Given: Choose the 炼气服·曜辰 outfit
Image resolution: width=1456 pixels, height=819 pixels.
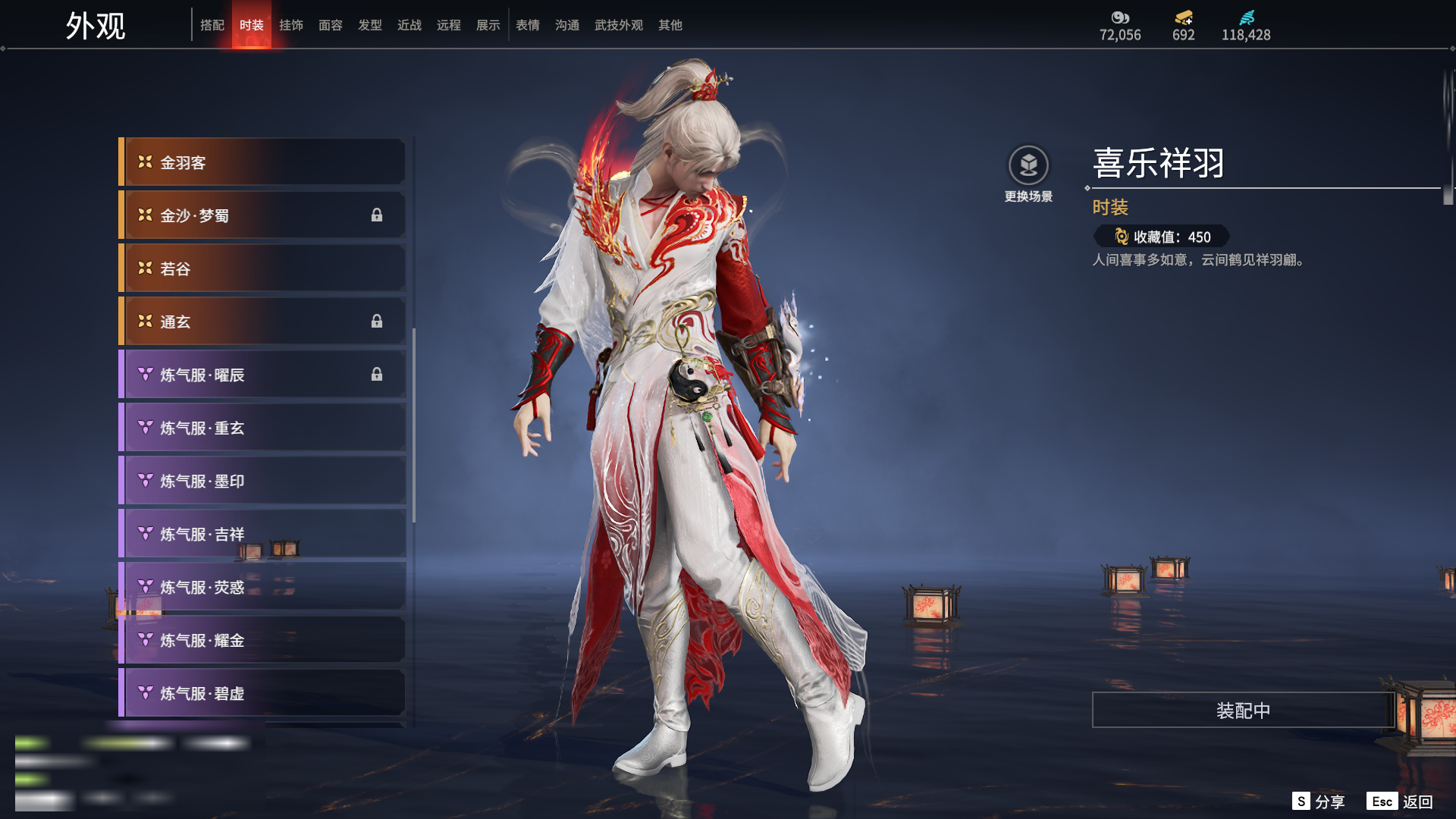Looking at the screenshot, I should click(x=262, y=375).
